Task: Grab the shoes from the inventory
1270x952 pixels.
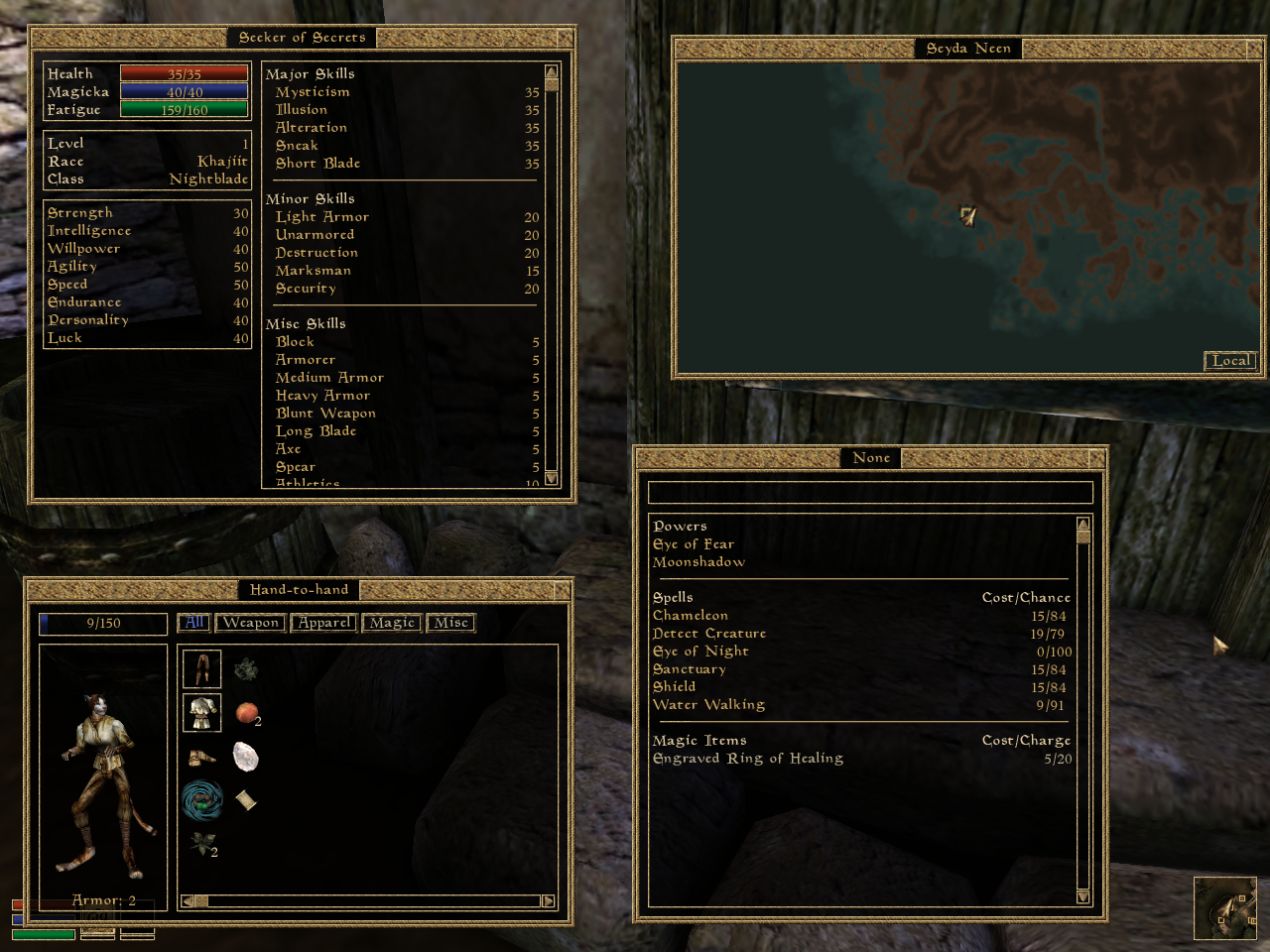Action: point(201,758)
